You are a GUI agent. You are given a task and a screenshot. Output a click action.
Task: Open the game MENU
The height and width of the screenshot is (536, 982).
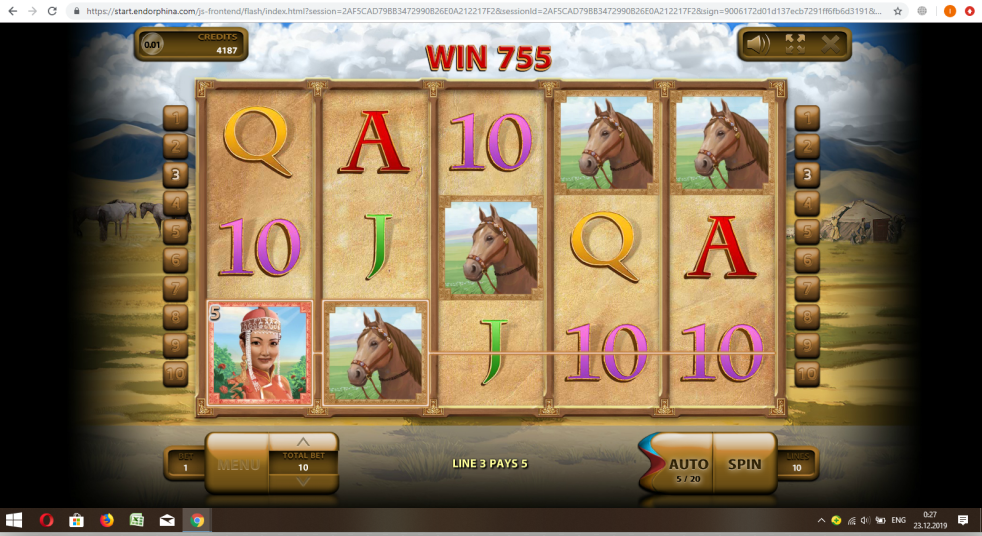click(238, 465)
